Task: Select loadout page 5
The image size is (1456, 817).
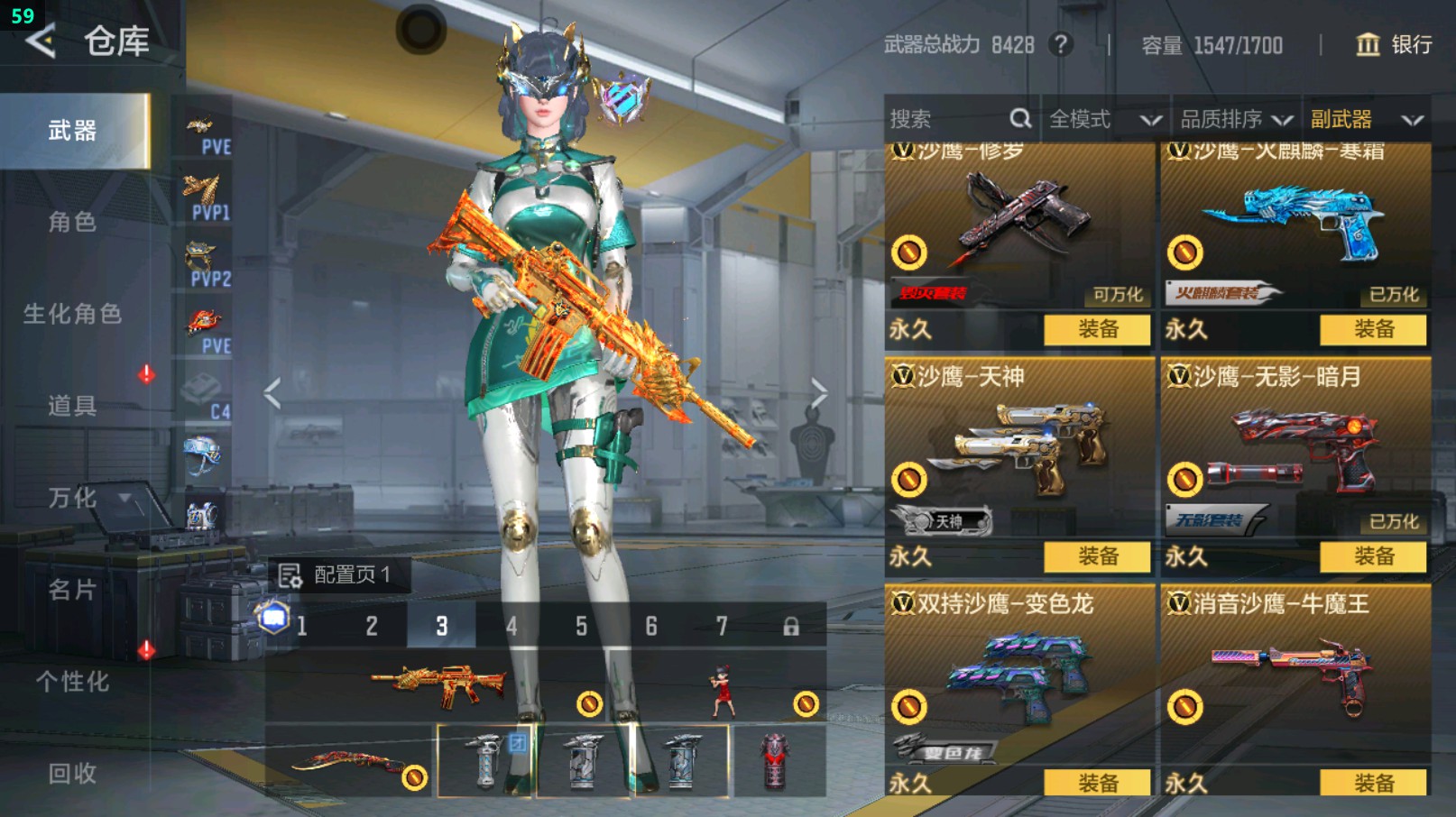Action: [582, 626]
